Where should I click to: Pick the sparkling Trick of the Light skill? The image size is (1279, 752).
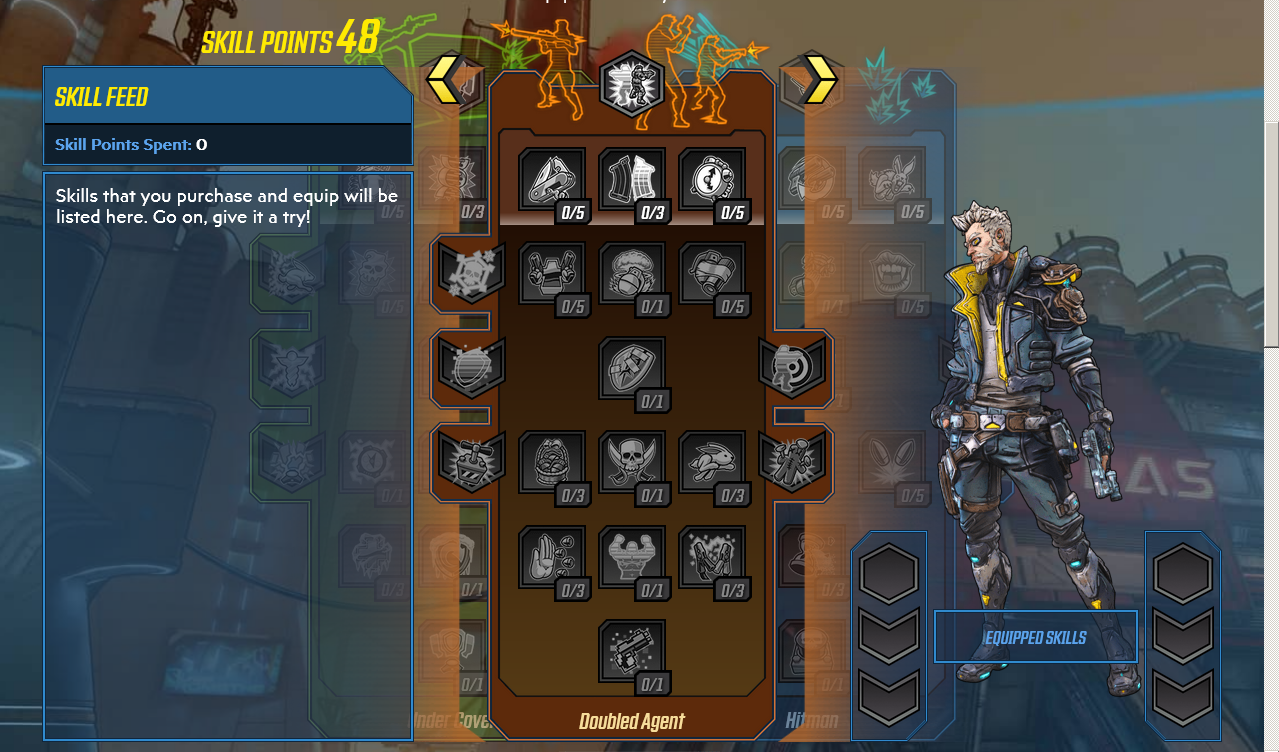coord(711,557)
